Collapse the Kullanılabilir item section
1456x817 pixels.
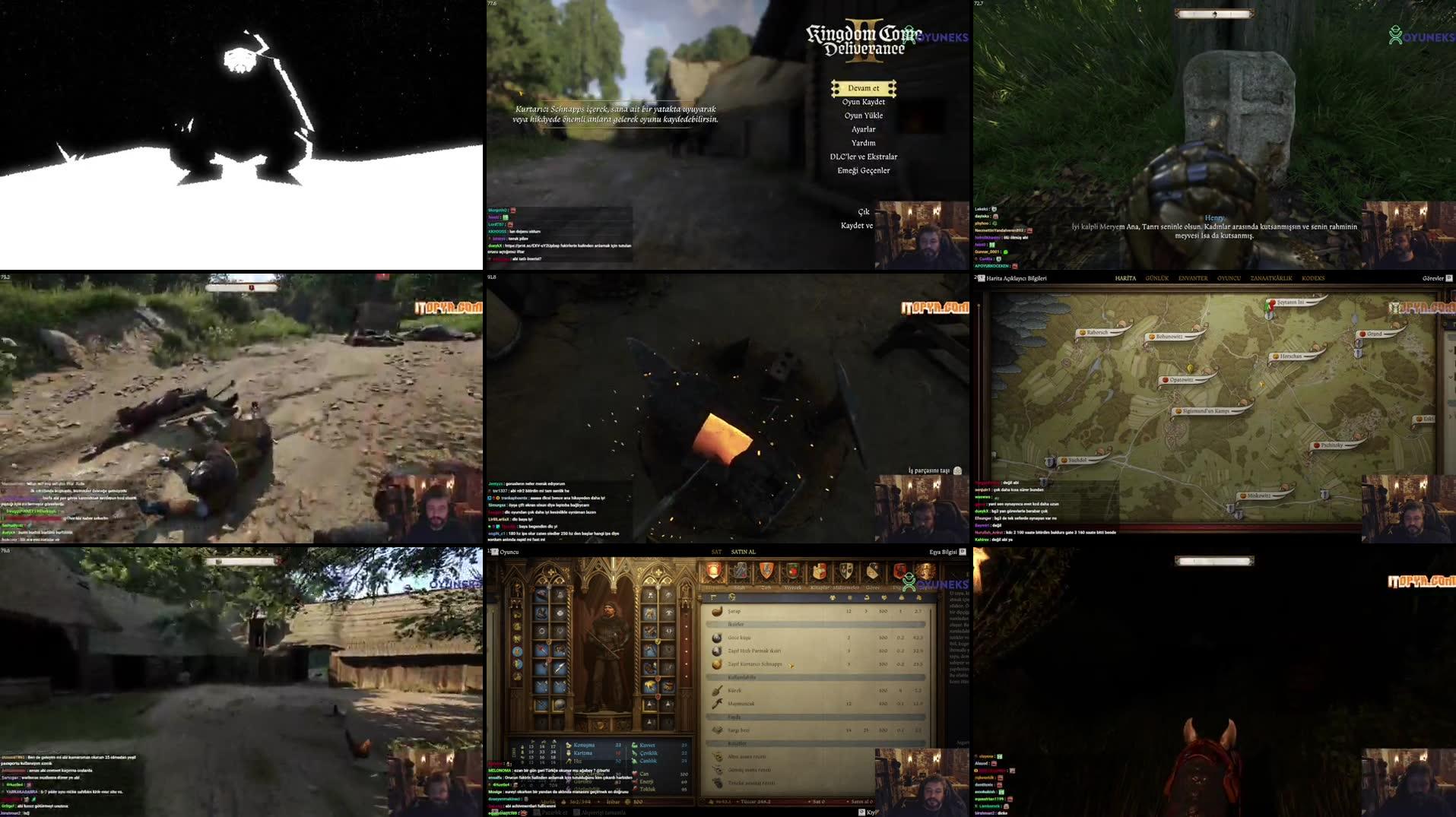pyautogui.click(x=741, y=677)
